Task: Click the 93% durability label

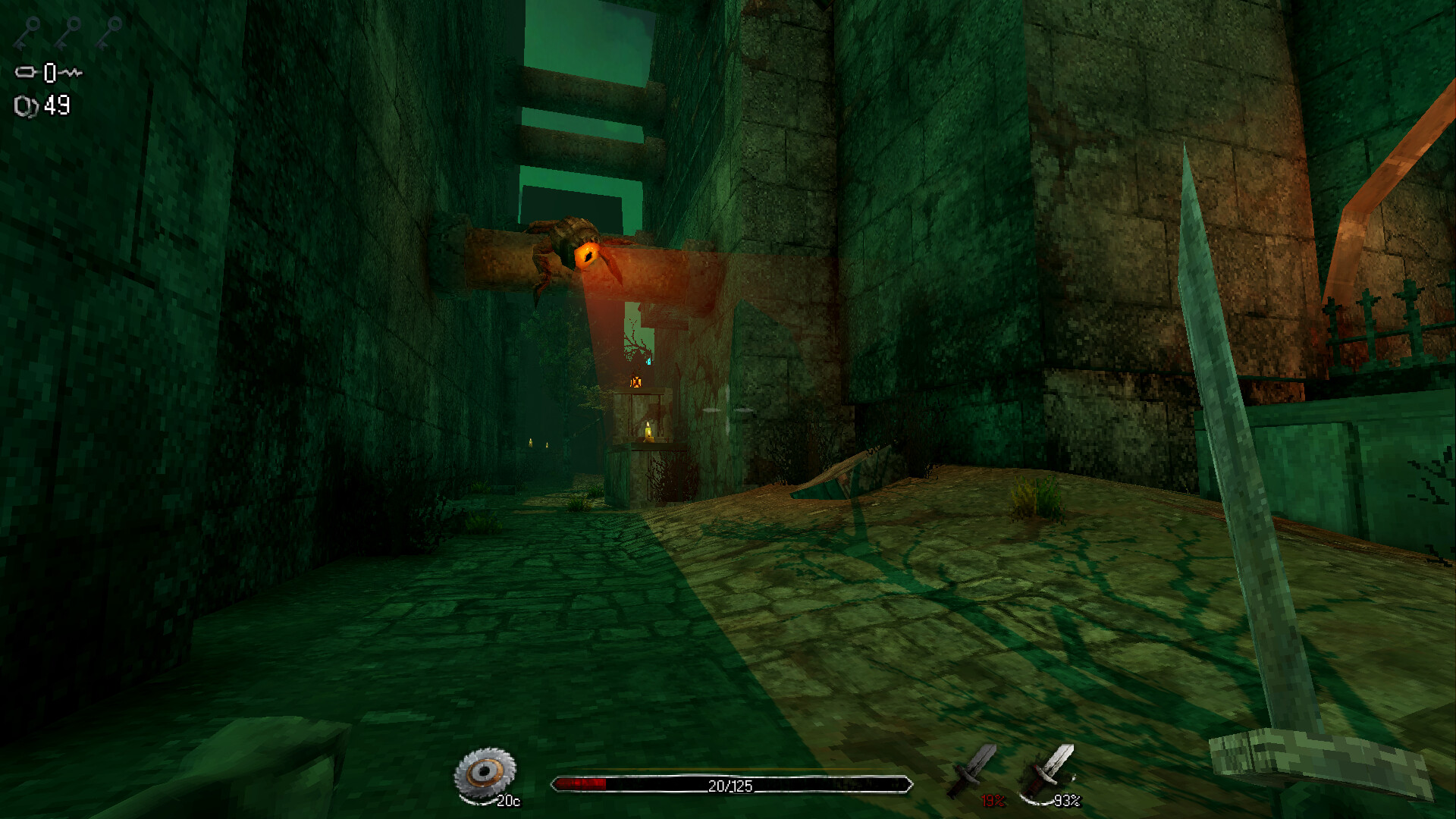Action: 1069,799
